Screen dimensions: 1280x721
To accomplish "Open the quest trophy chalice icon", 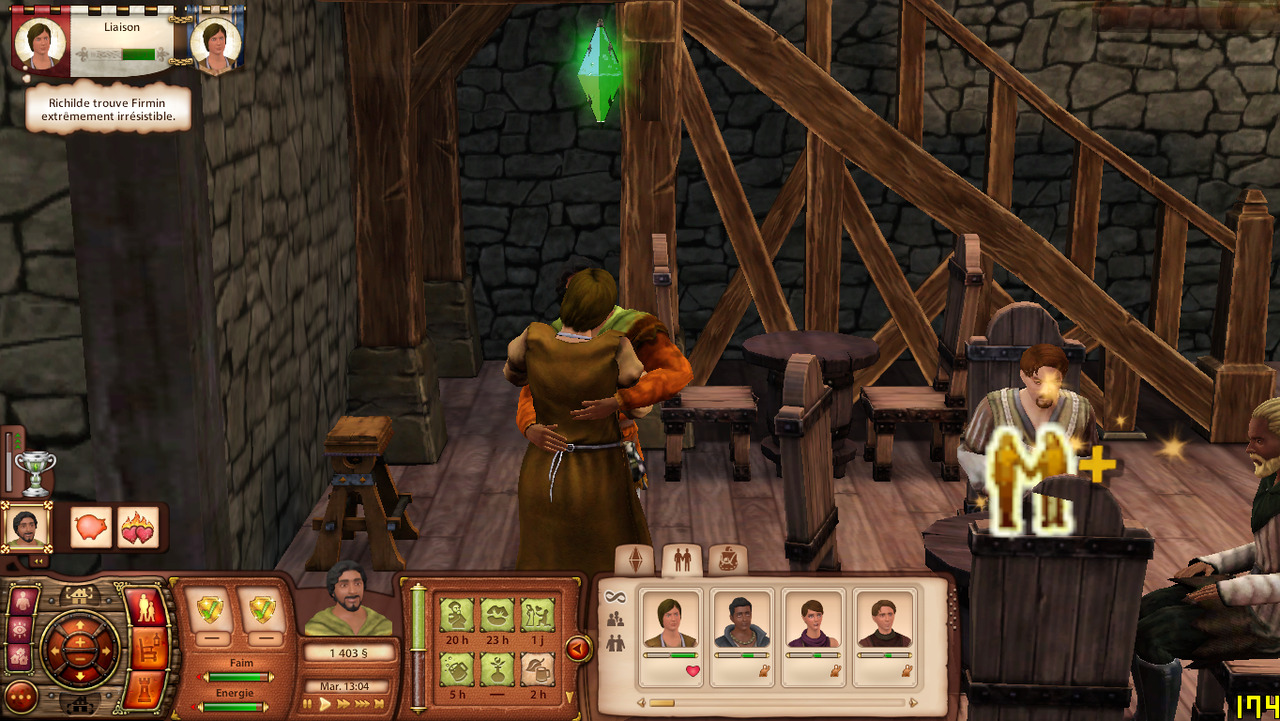I will tap(35, 472).
